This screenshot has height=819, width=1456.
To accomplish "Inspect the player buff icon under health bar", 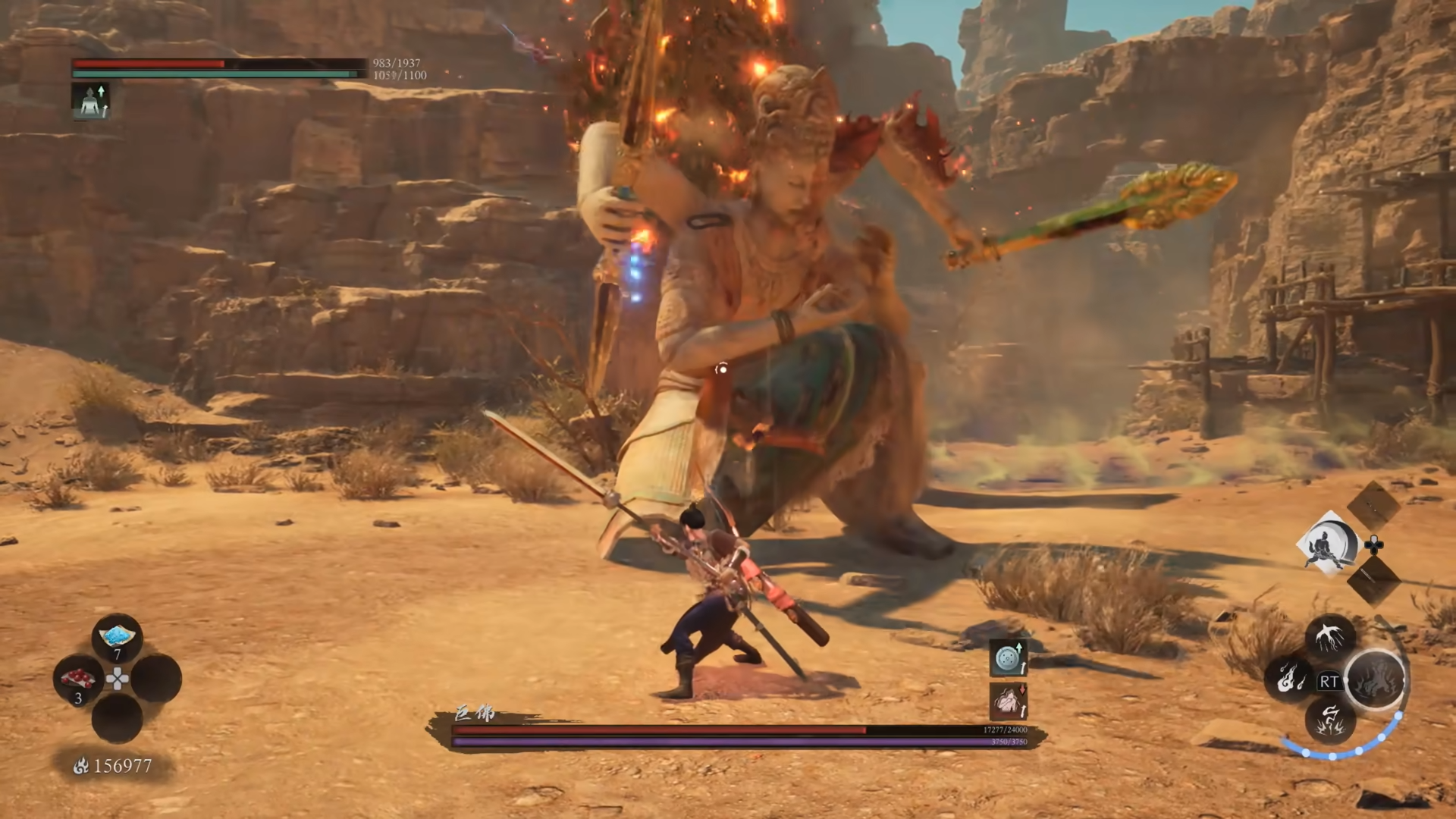I will [91, 101].
